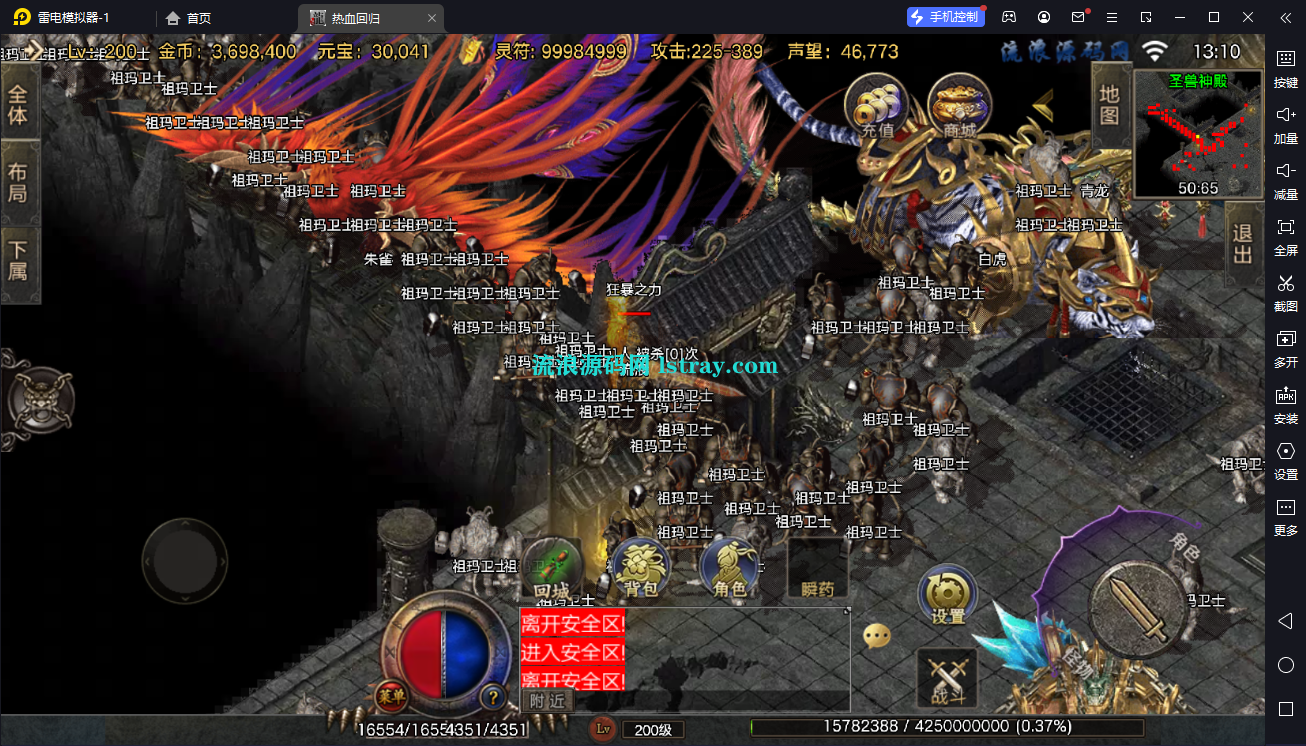Open the emulator's 手机控制 phone control
Screen dimensions: 1306x746
tap(944, 17)
